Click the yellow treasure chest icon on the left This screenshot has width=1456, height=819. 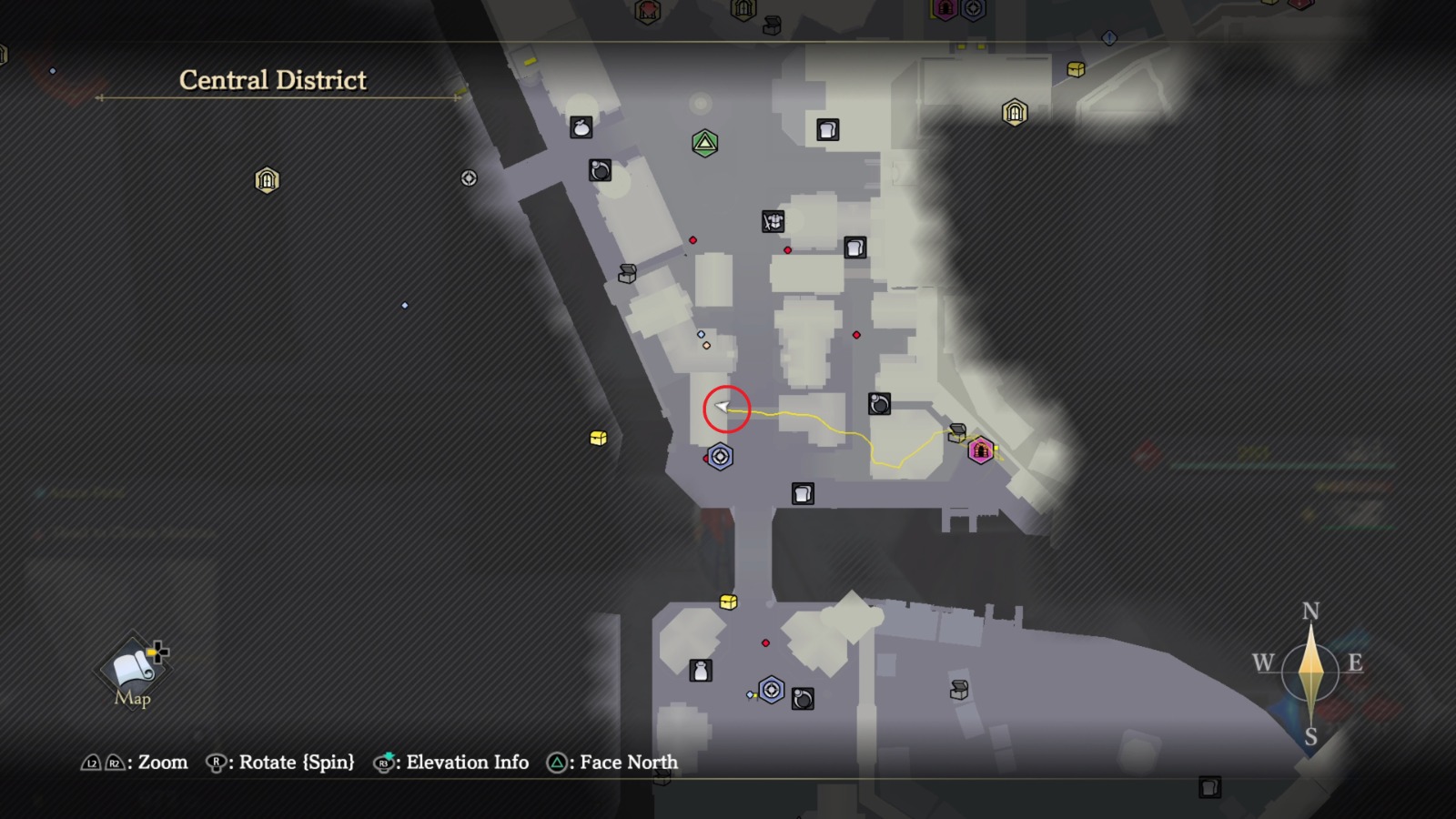[598, 437]
